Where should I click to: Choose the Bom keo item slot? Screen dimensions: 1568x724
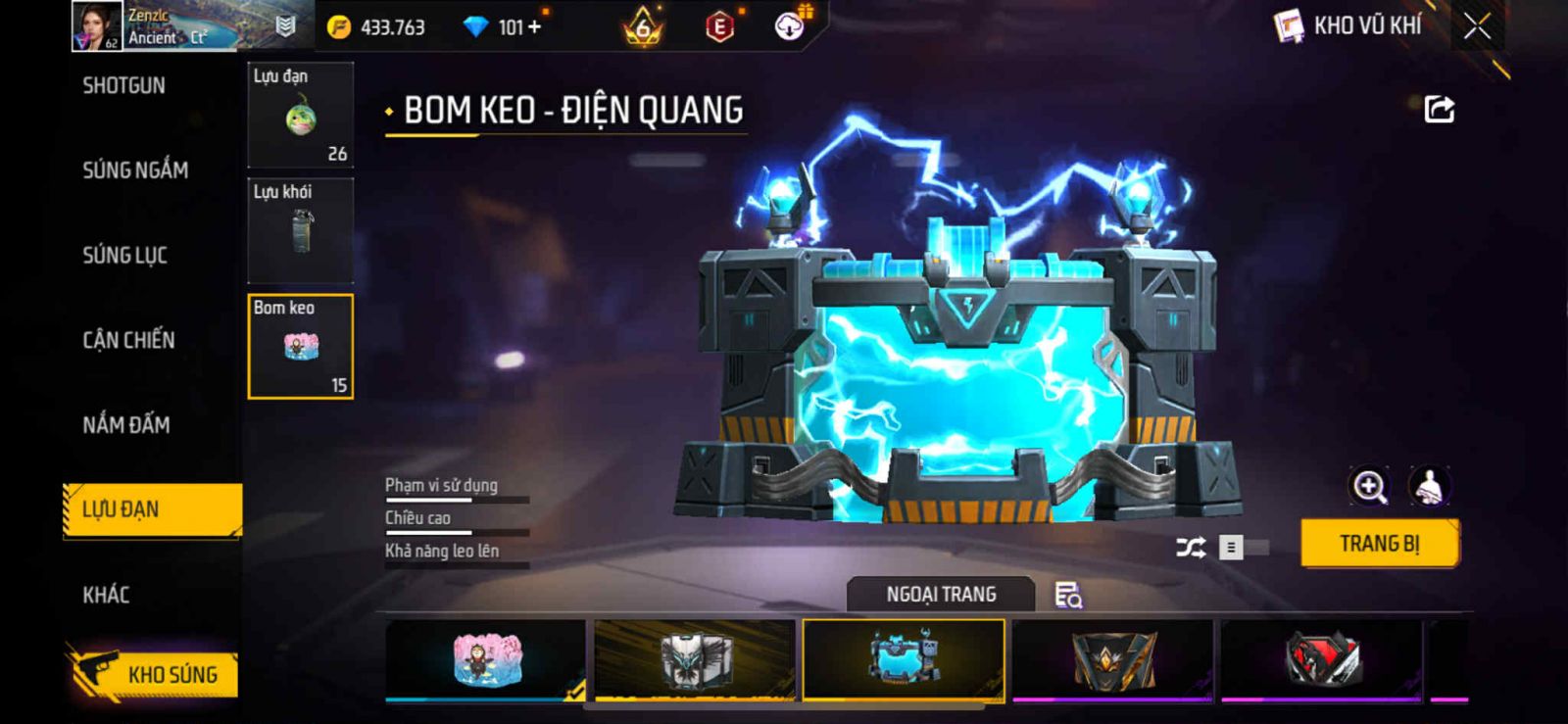click(x=300, y=347)
